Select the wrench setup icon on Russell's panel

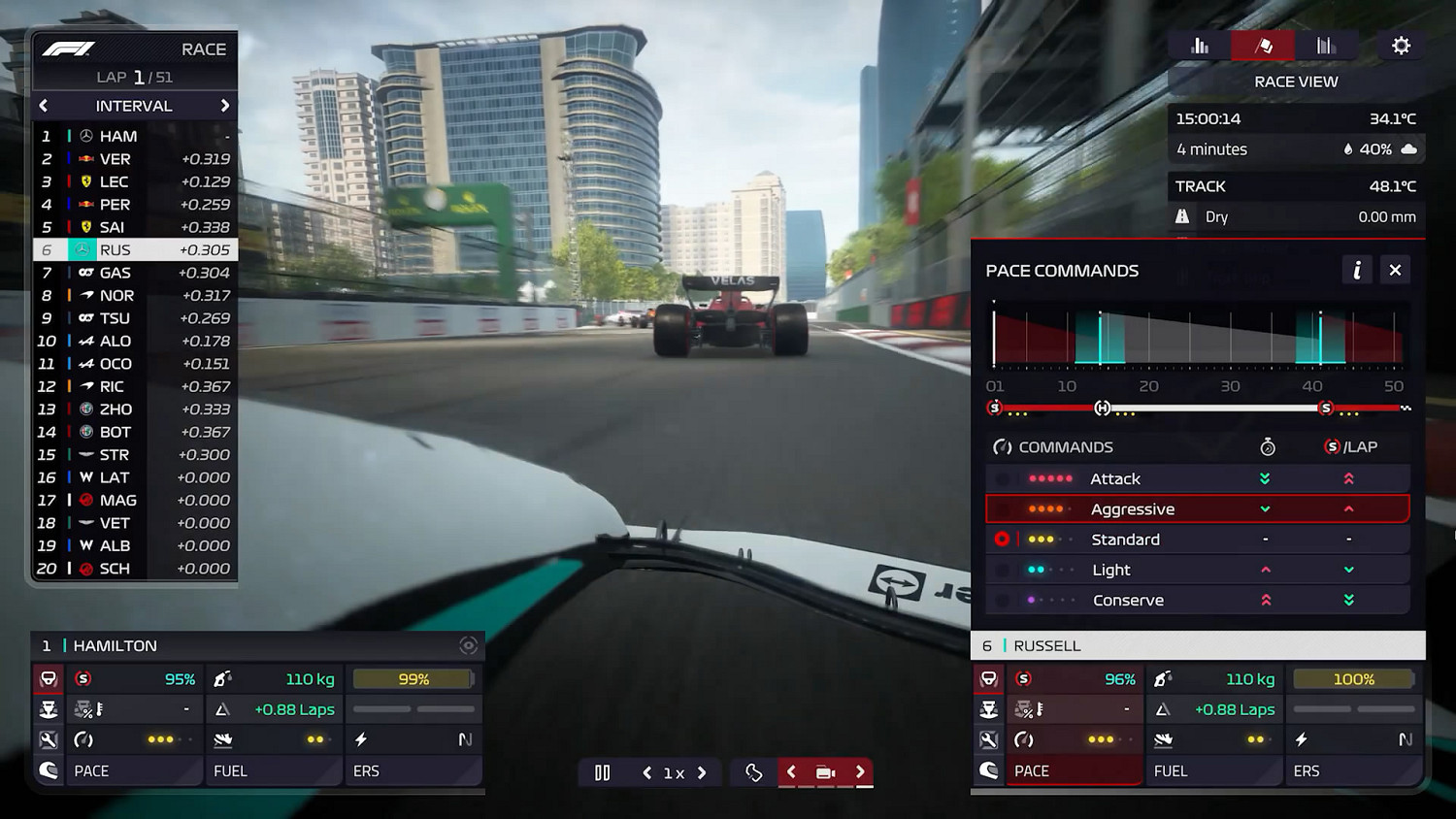(989, 739)
